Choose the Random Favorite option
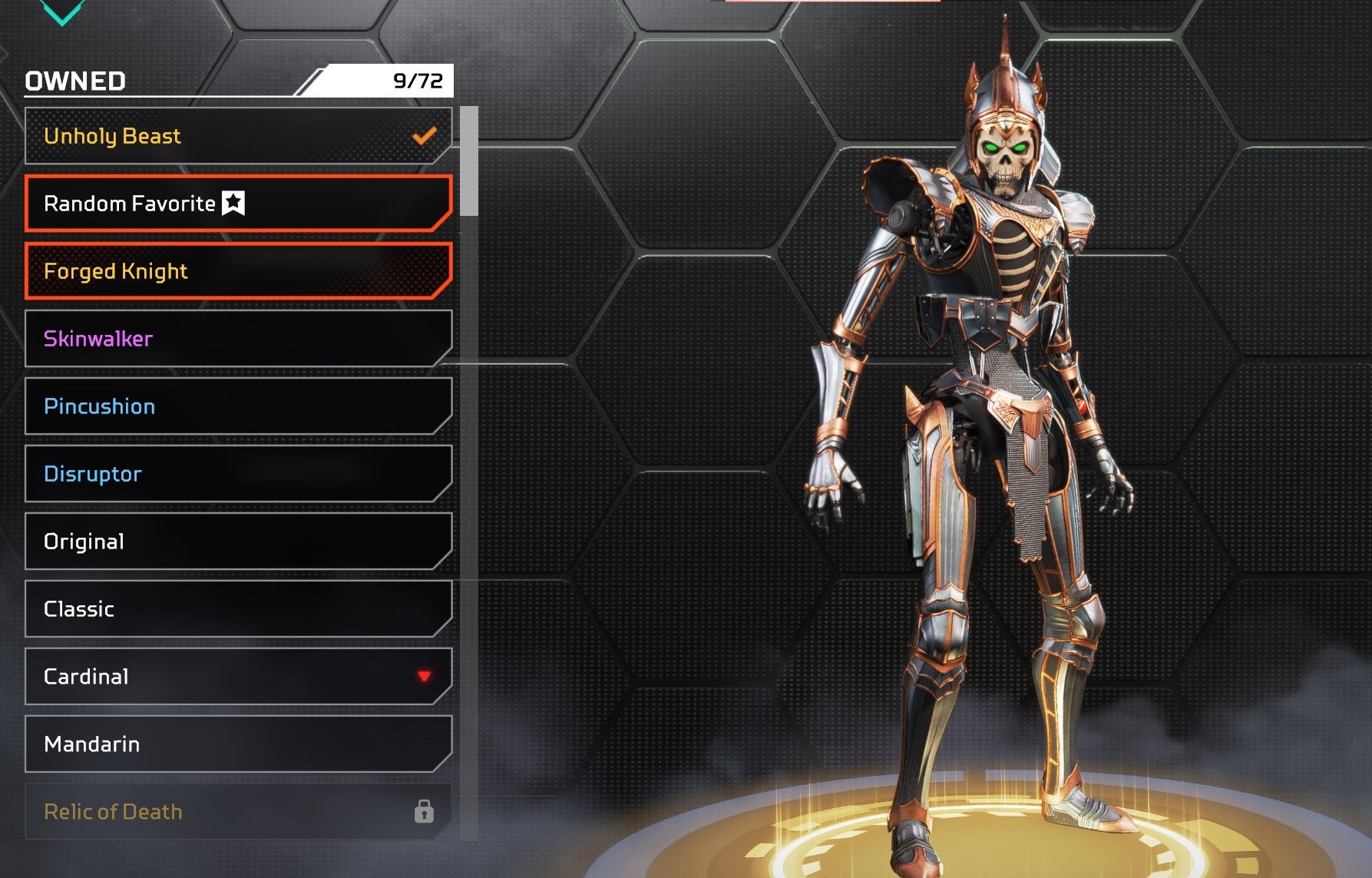Viewport: 1372px width, 878px height. pos(238,204)
